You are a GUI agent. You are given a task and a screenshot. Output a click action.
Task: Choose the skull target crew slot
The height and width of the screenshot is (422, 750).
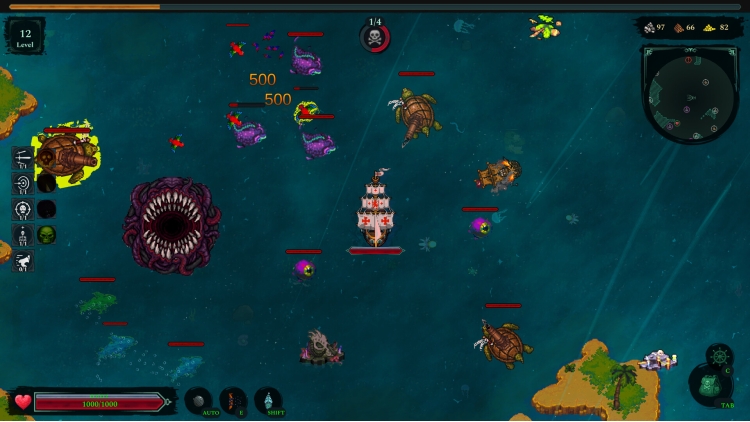[22, 209]
